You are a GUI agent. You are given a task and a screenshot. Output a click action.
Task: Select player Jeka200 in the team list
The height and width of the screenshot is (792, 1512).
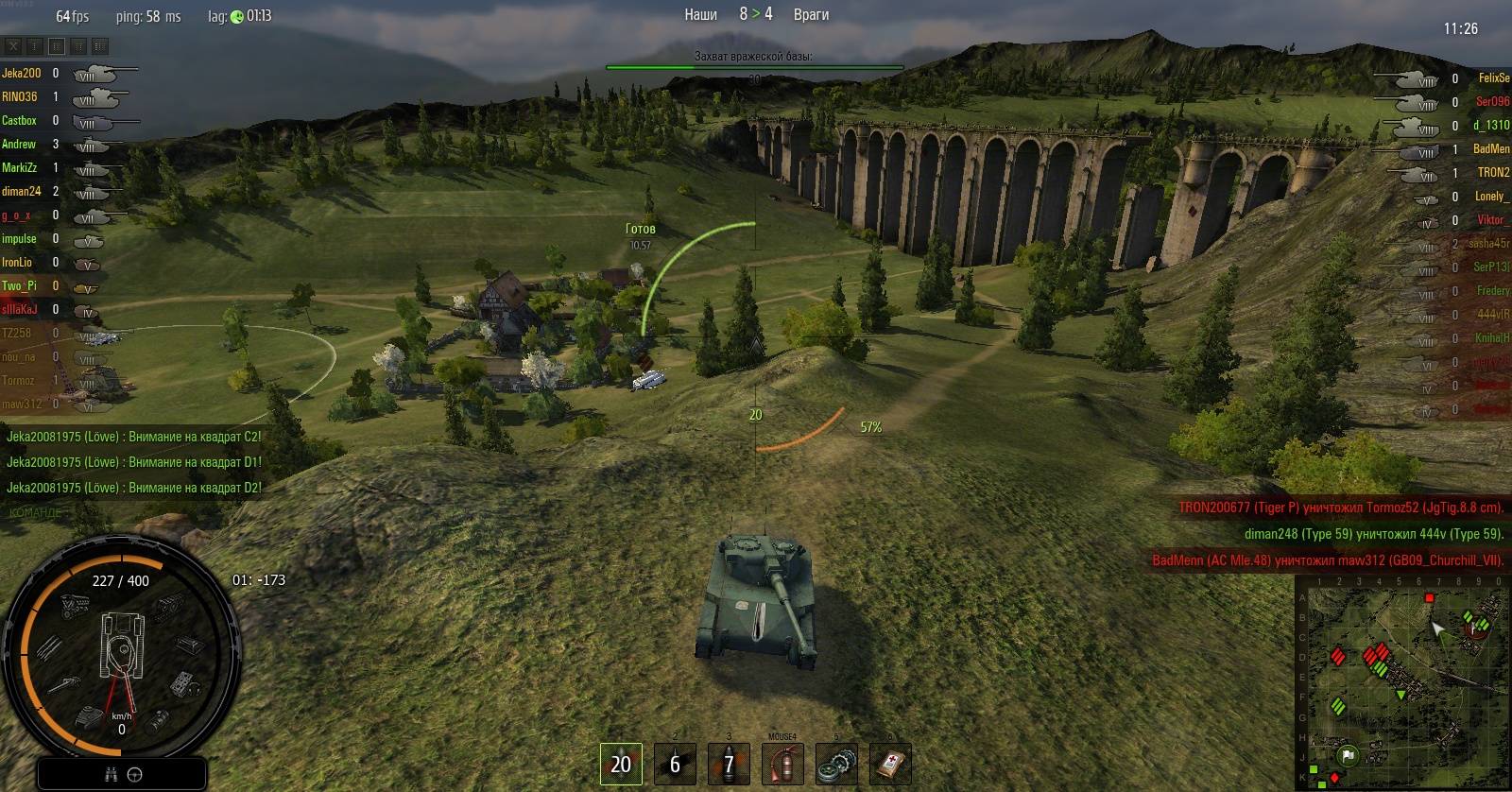click(21, 73)
